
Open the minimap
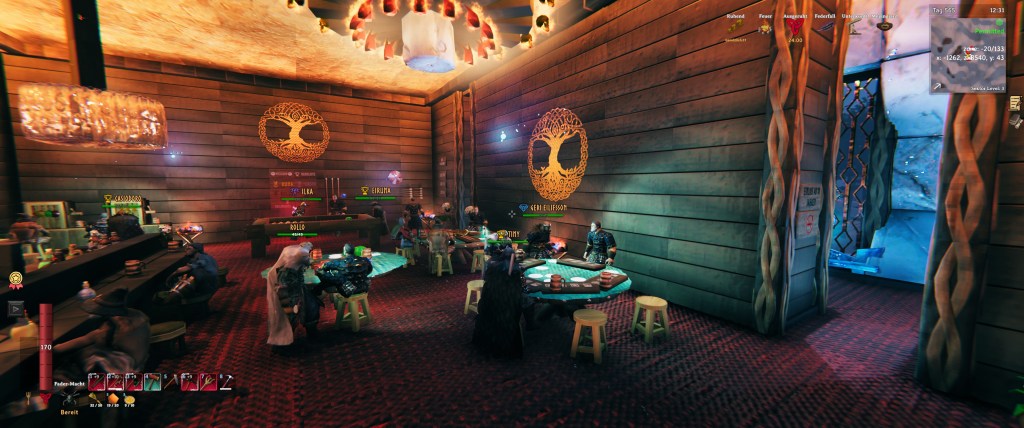pos(968,49)
